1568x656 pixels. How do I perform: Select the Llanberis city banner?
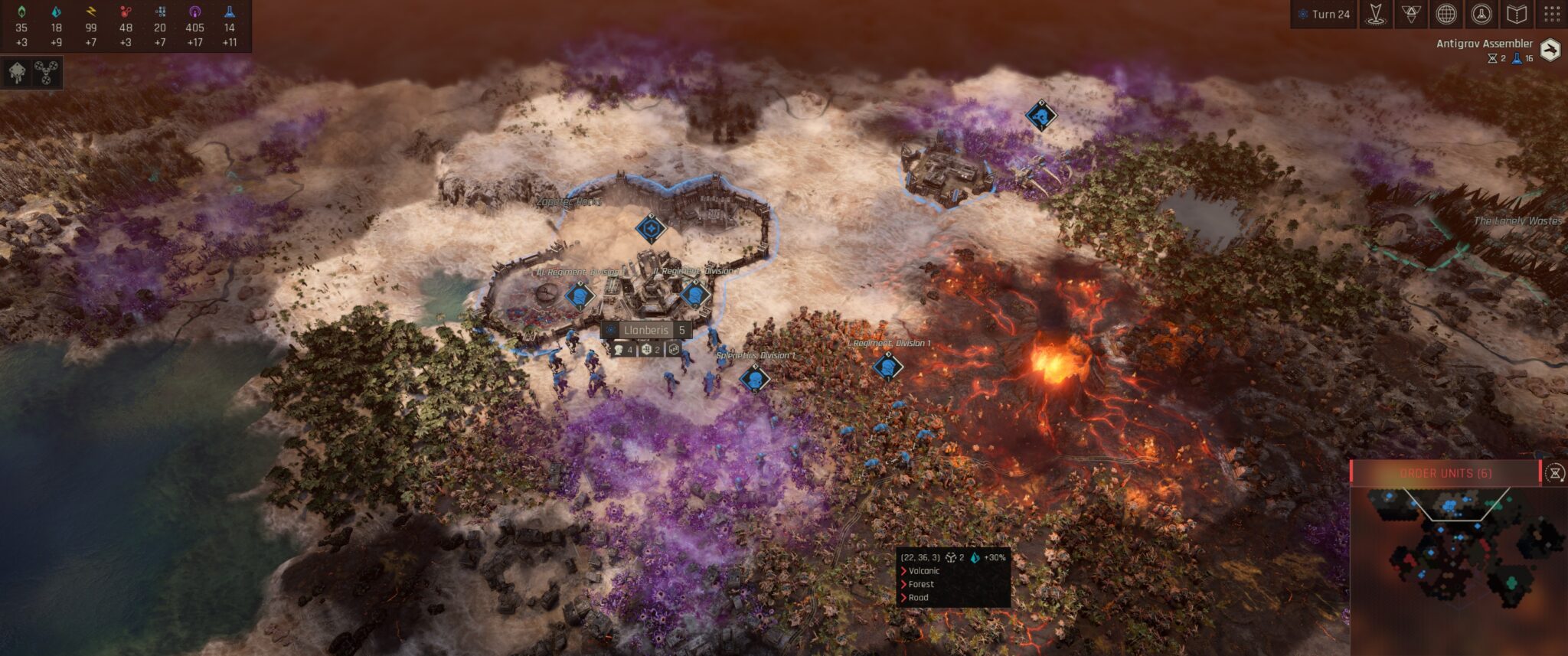(x=645, y=329)
